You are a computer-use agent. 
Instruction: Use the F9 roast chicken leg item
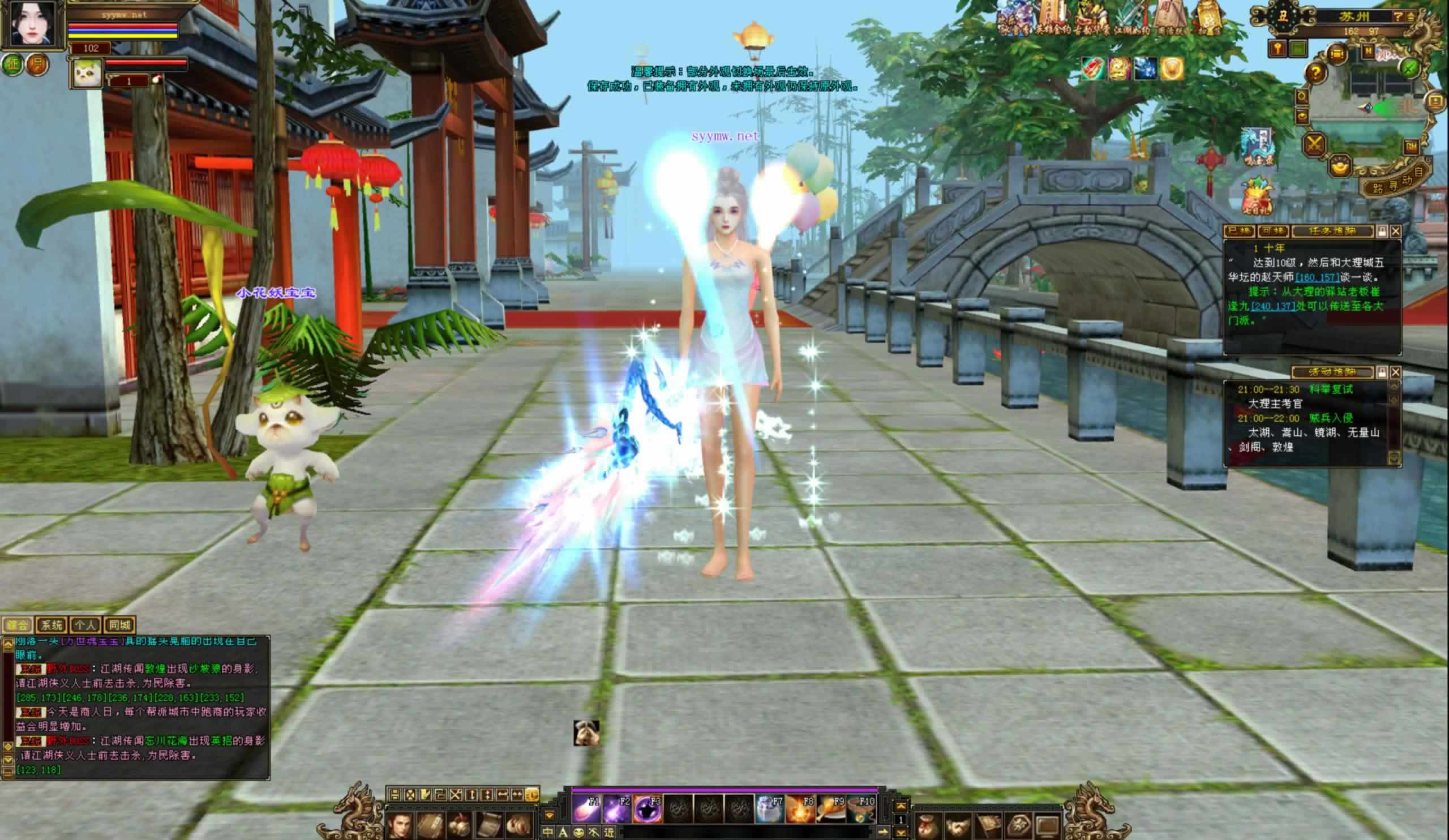830,809
